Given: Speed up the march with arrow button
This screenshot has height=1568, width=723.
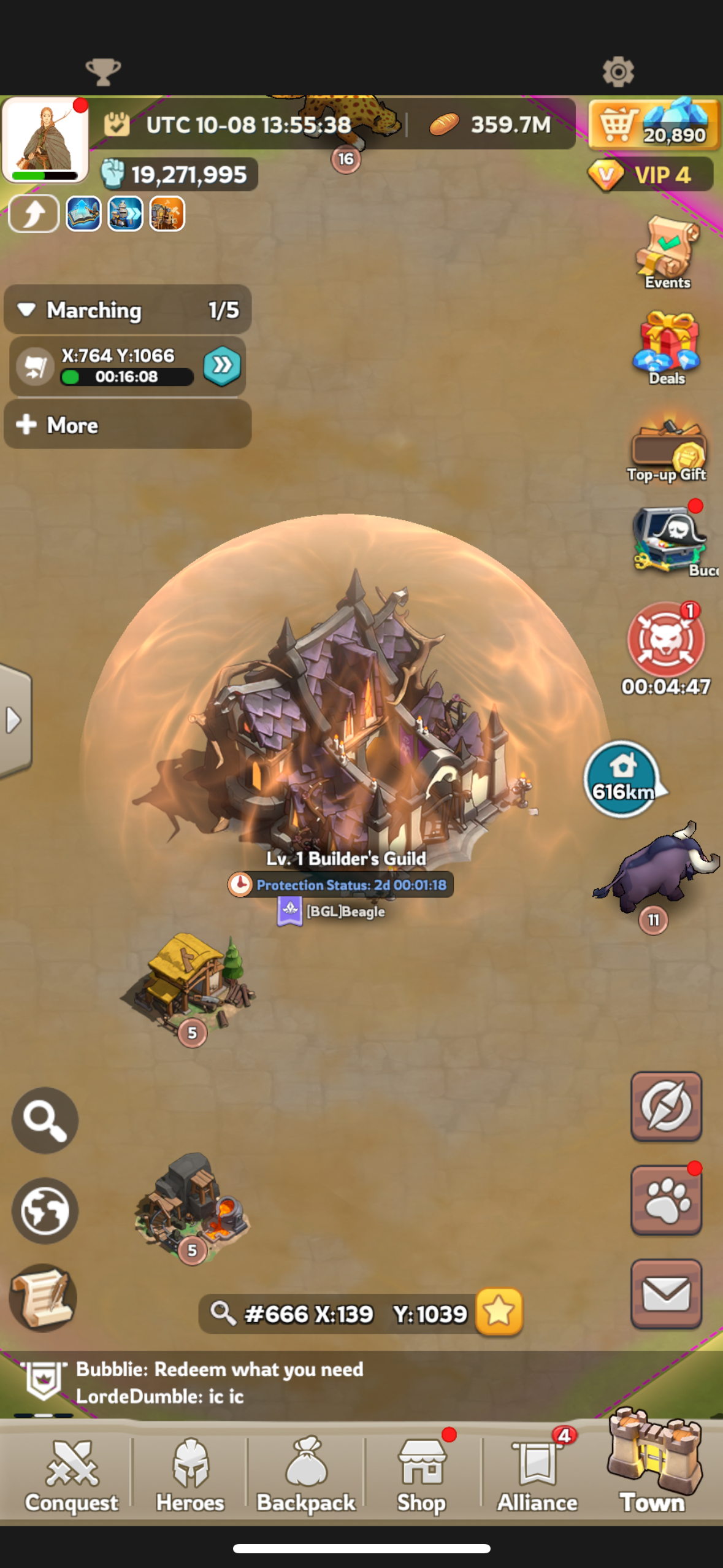Looking at the screenshot, I should (222, 366).
